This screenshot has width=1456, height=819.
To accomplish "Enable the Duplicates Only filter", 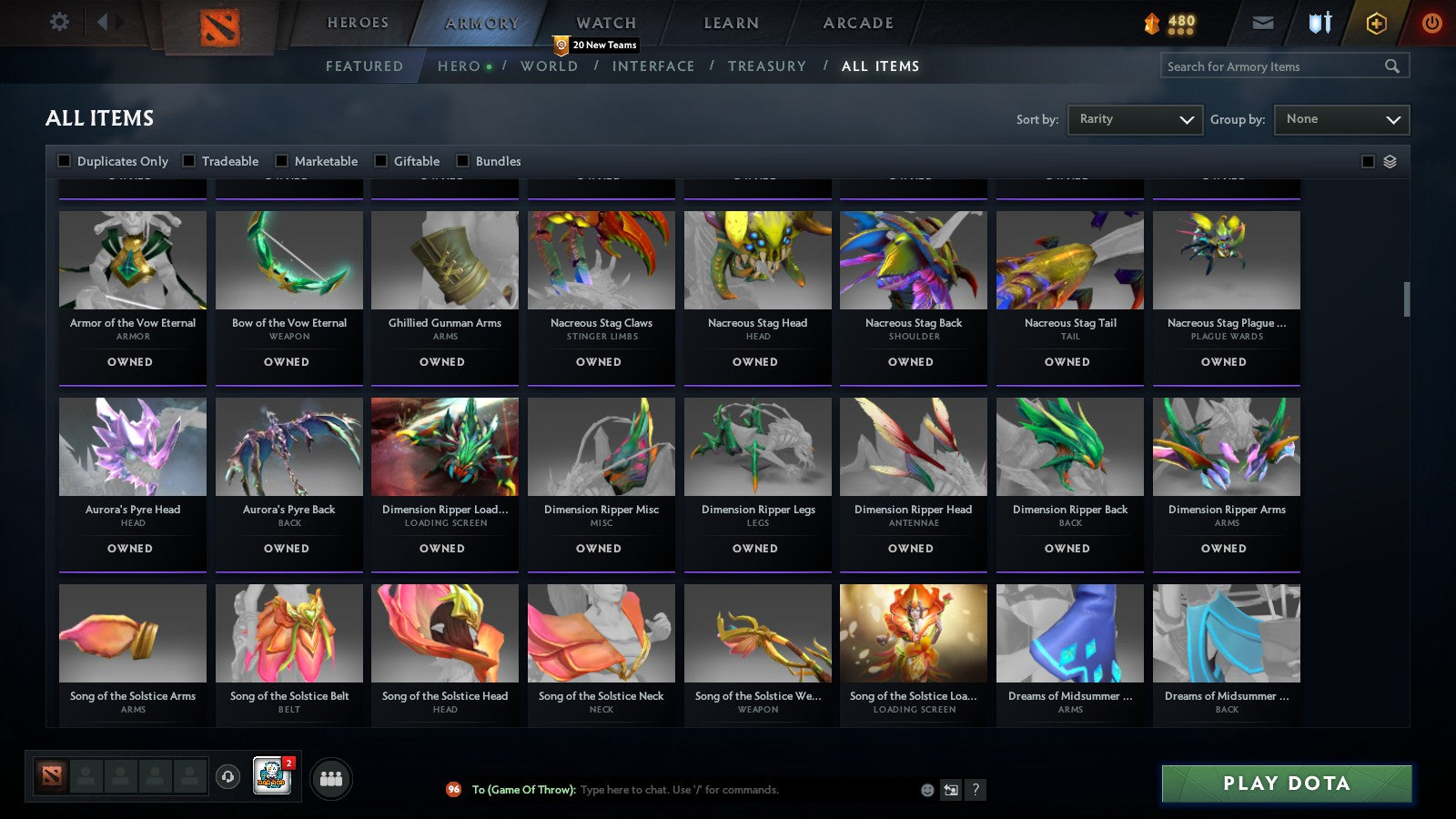I will click(x=65, y=160).
